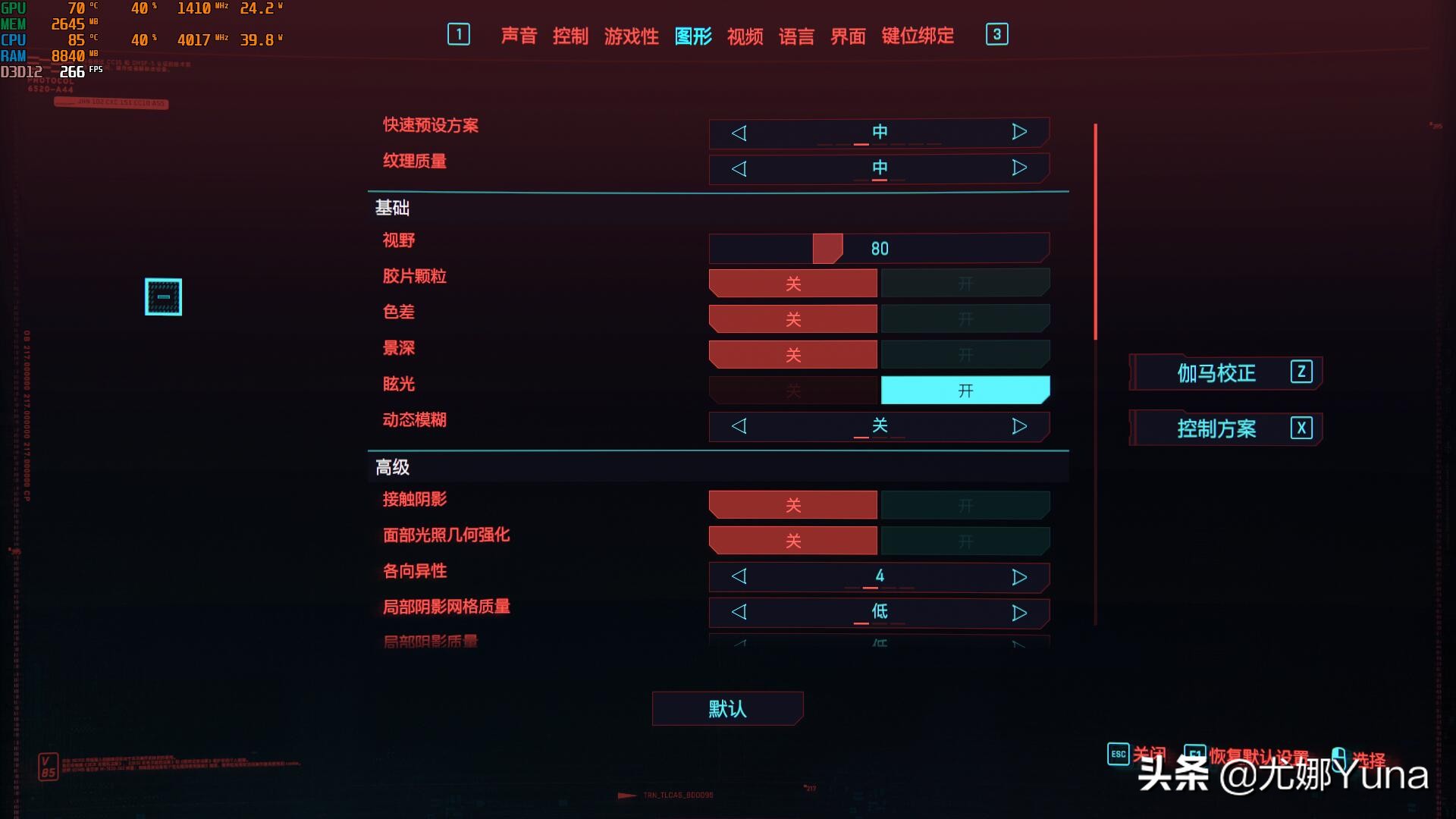This screenshot has height=819, width=1456.
Task: Click the [3] badge right of 键位绑定
Action: pos(996,35)
